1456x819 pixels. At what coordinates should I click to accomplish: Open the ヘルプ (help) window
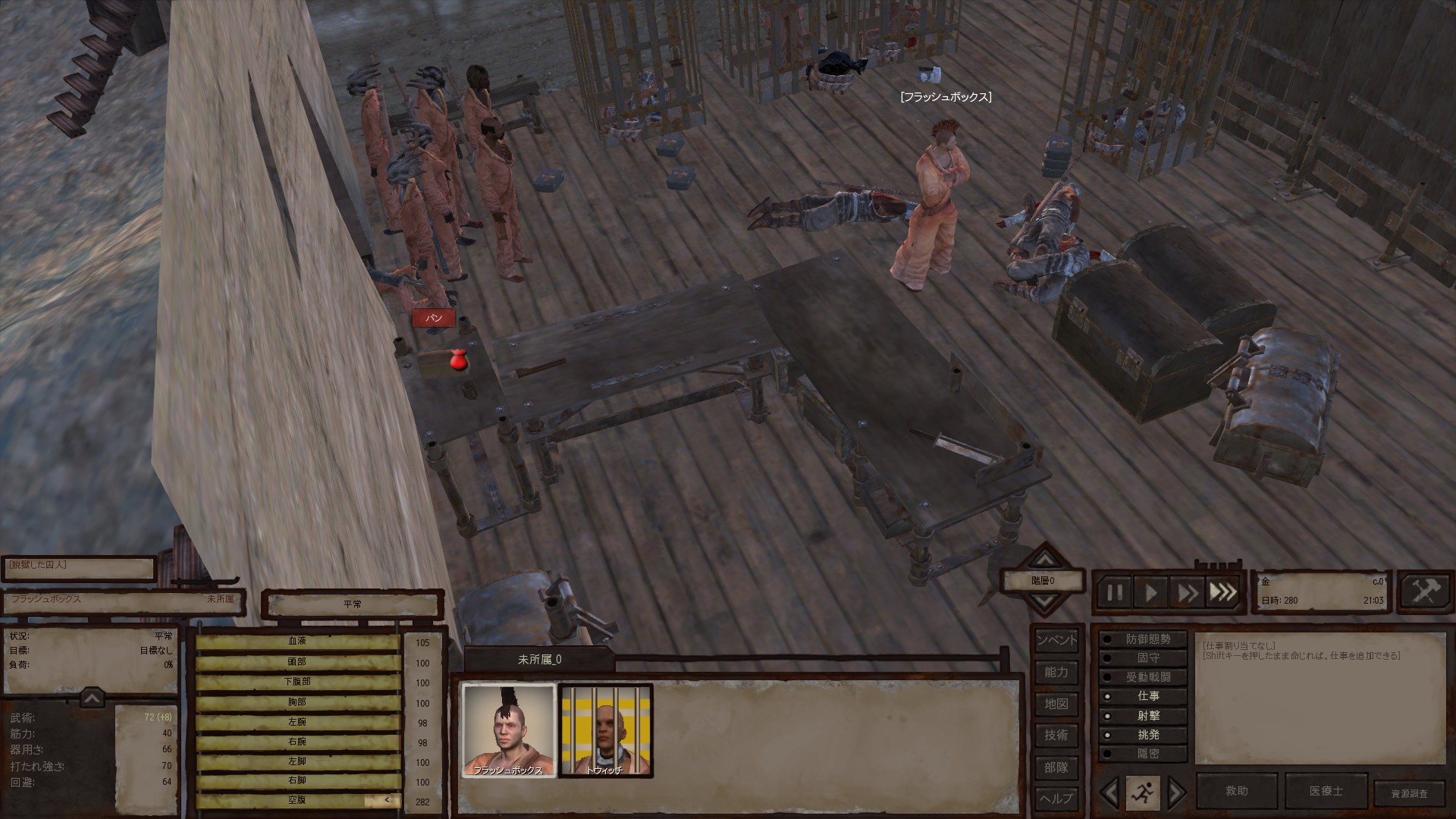(x=1056, y=799)
